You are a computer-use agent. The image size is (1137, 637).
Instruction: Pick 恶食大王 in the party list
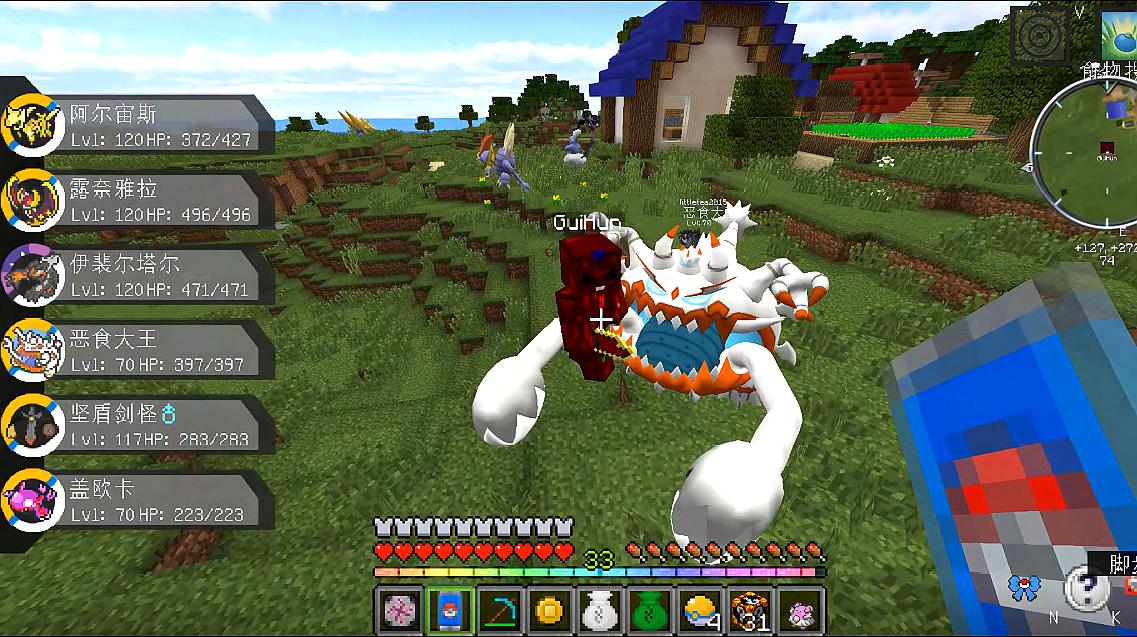click(x=140, y=350)
